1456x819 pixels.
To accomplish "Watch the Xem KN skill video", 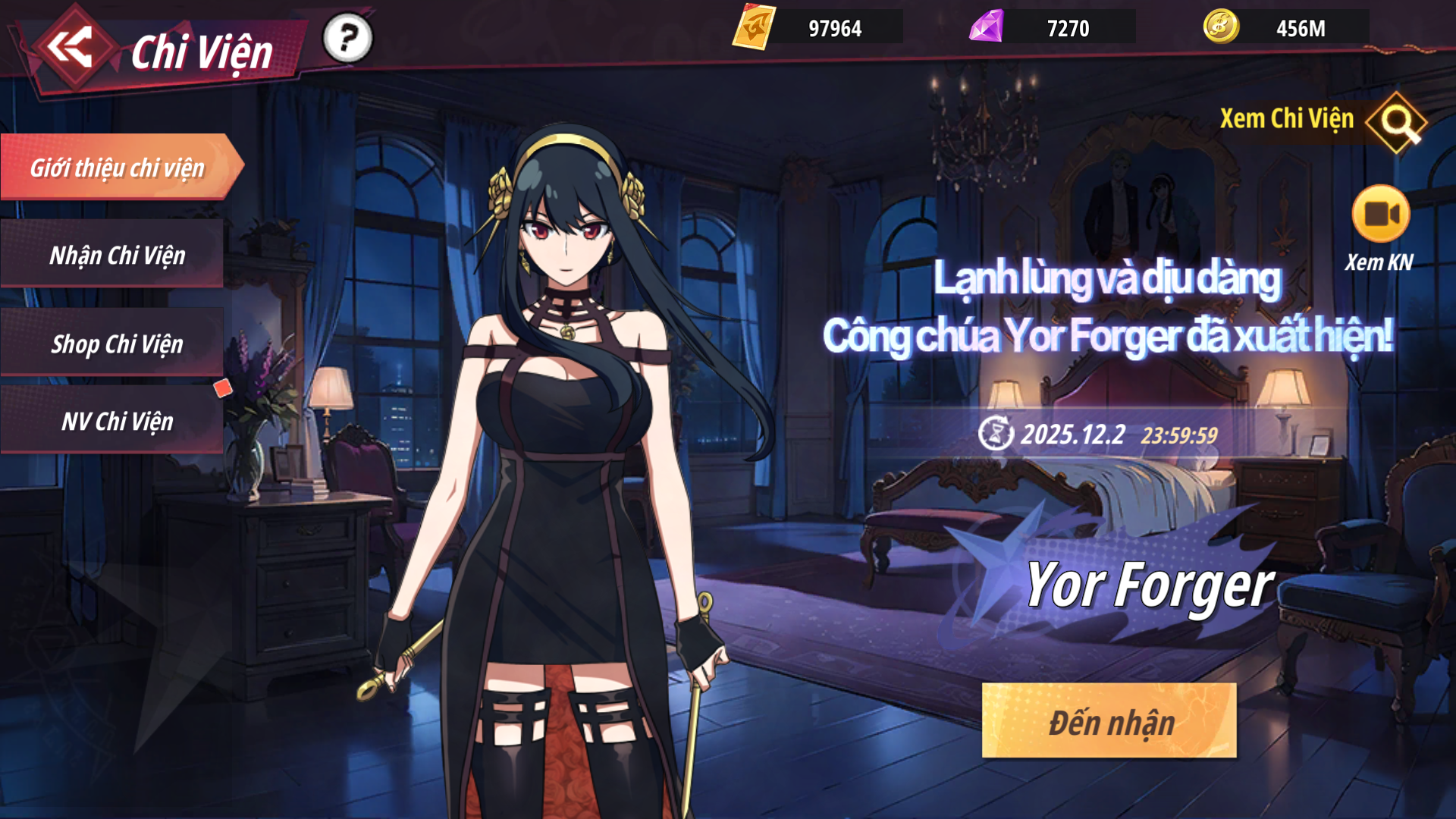I will tap(1380, 215).
